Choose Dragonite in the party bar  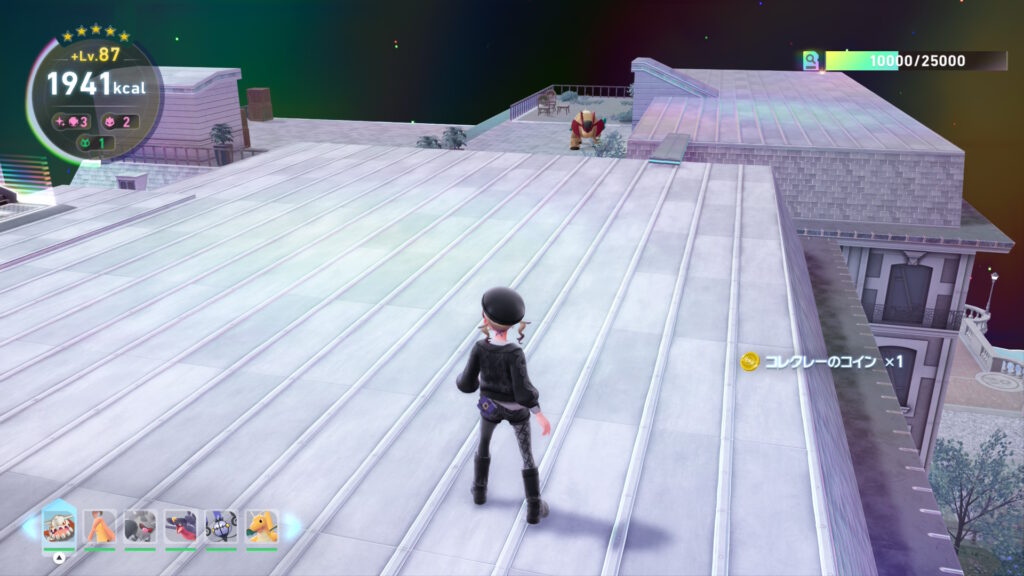pos(261,526)
